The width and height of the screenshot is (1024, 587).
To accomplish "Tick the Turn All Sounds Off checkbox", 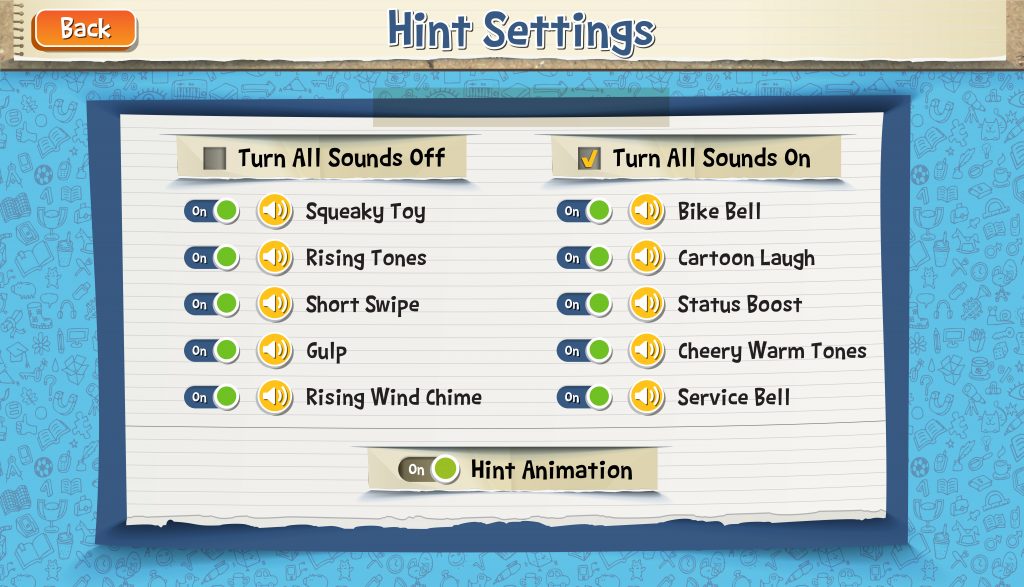I will pyautogui.click(x=214, y=158).
